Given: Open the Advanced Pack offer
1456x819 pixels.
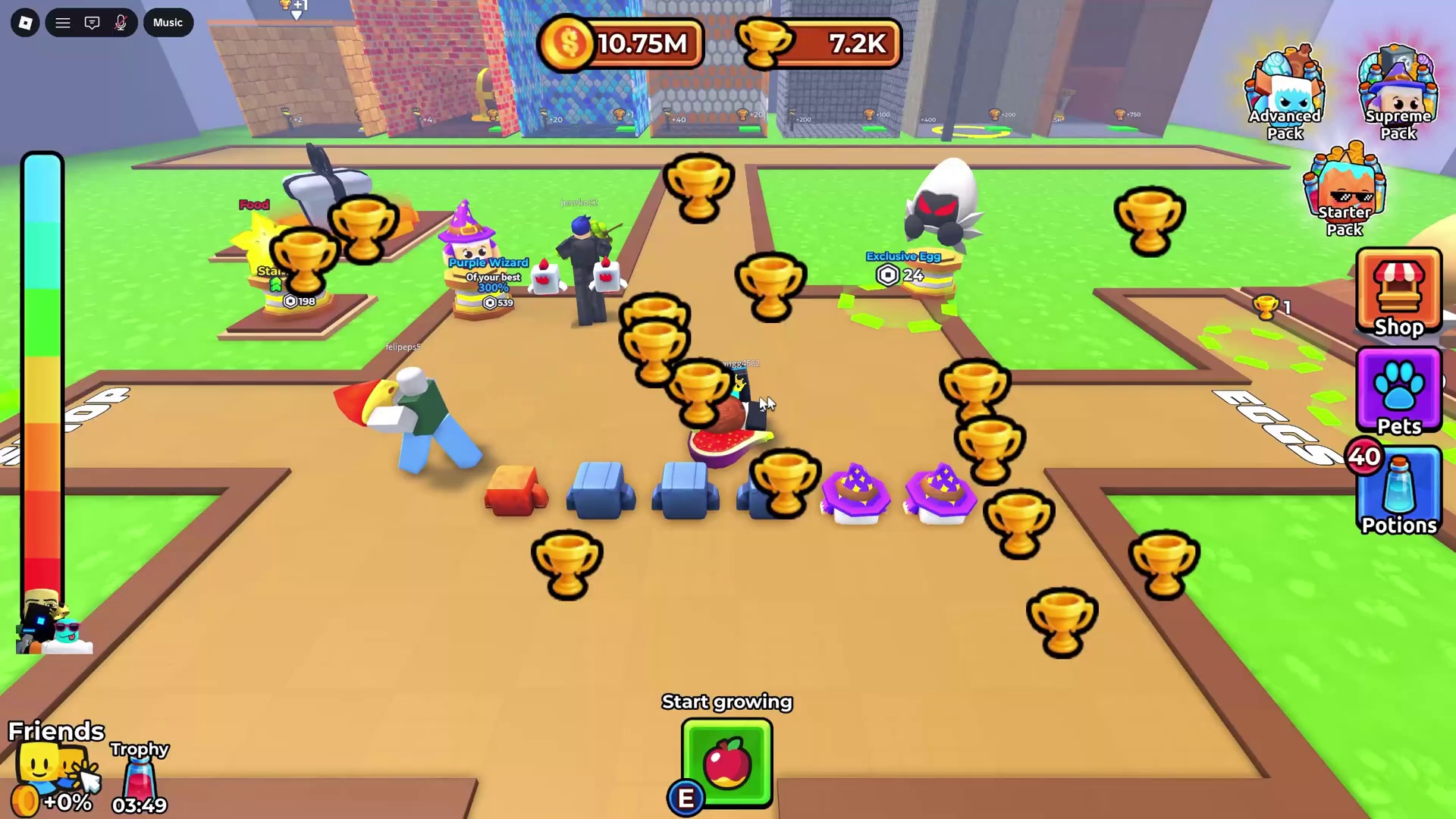Looking at the screenshot, I should point(1285,93).
